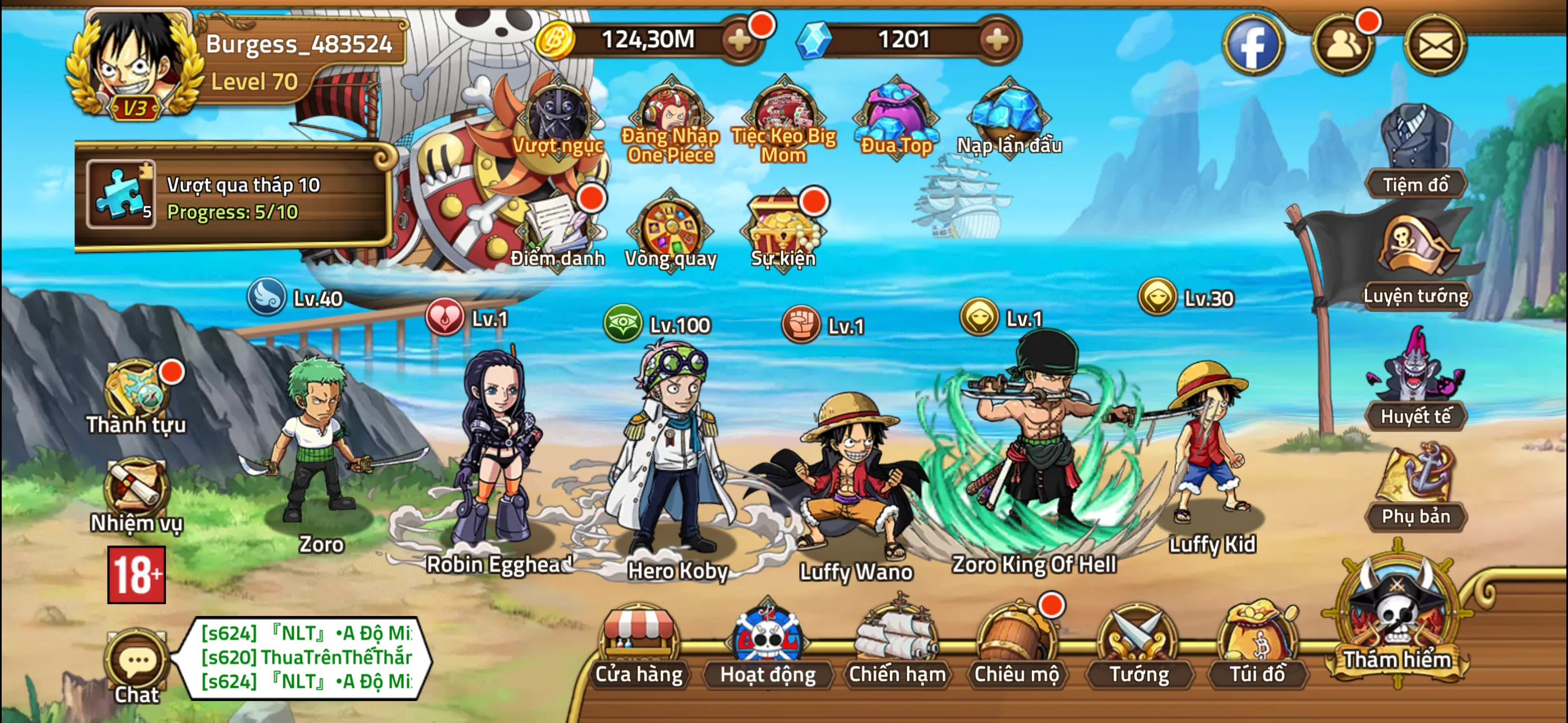Image resolution: width=1568 pixels, height=723 pixels.
Task: Show the Tướng heroes list
Action: (1138, 646)
